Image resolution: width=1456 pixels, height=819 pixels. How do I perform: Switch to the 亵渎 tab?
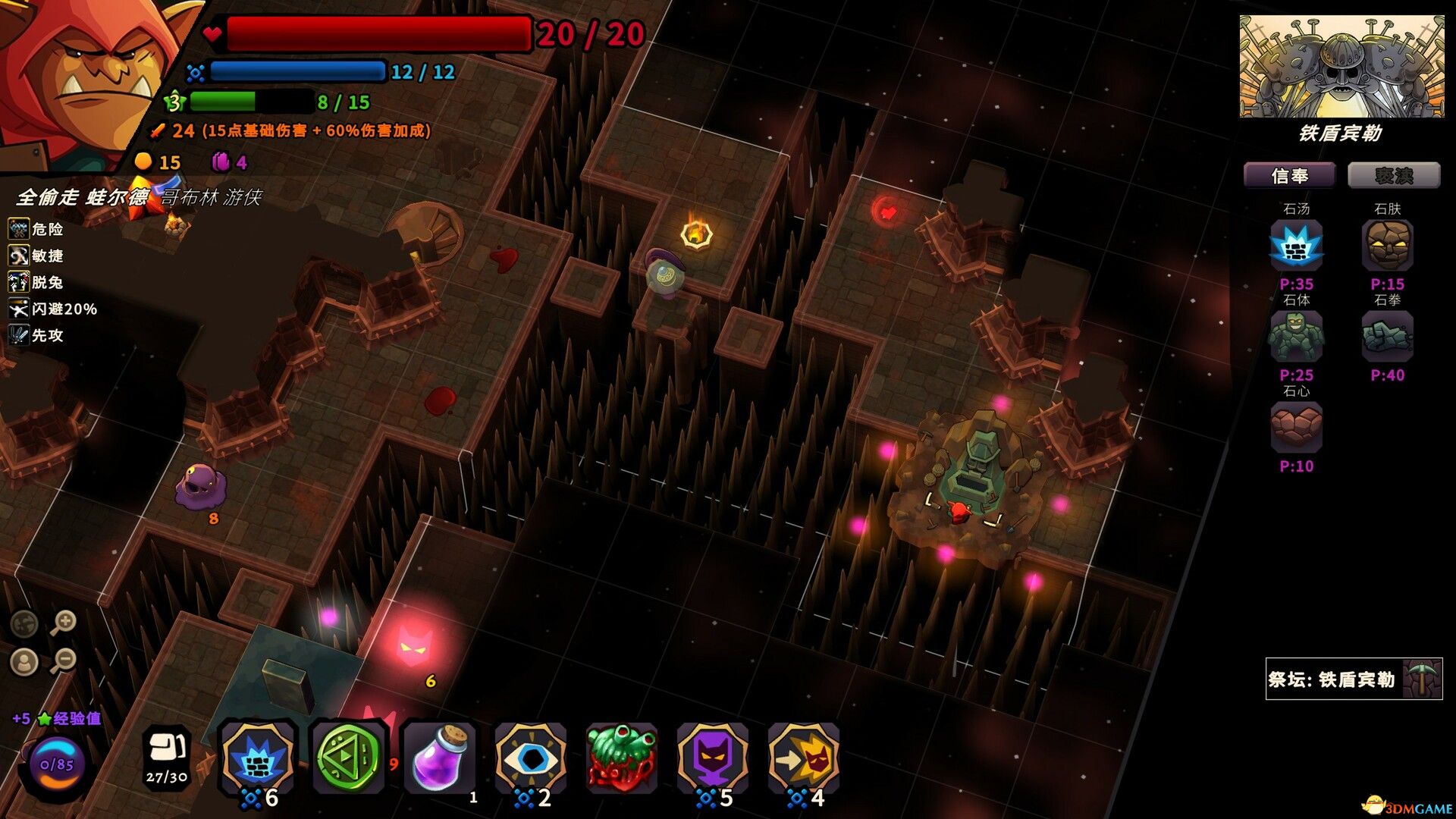[1395, 174]
